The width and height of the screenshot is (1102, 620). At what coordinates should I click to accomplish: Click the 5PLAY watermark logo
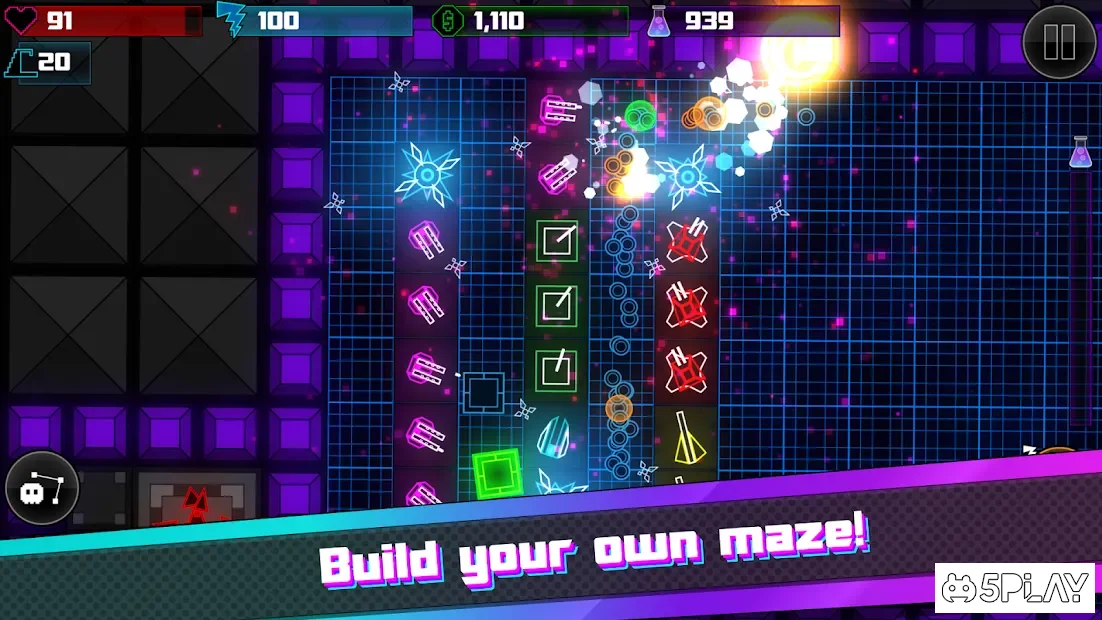(1016, 589)
